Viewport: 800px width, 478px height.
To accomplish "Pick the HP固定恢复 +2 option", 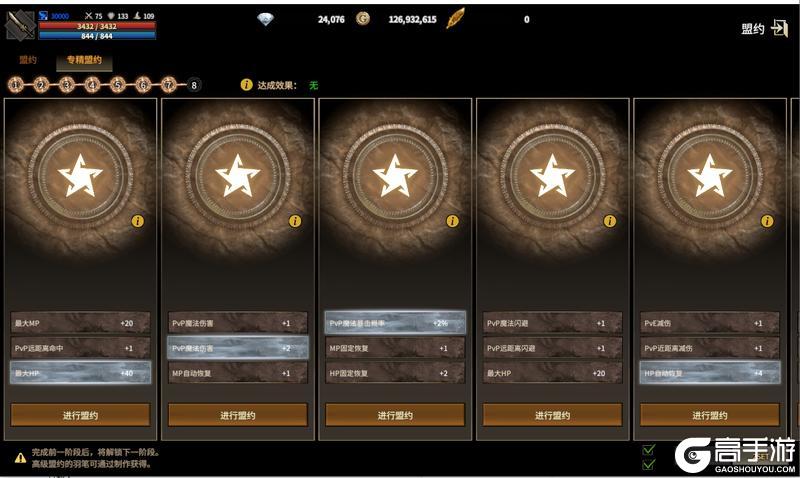I will 395,373.
